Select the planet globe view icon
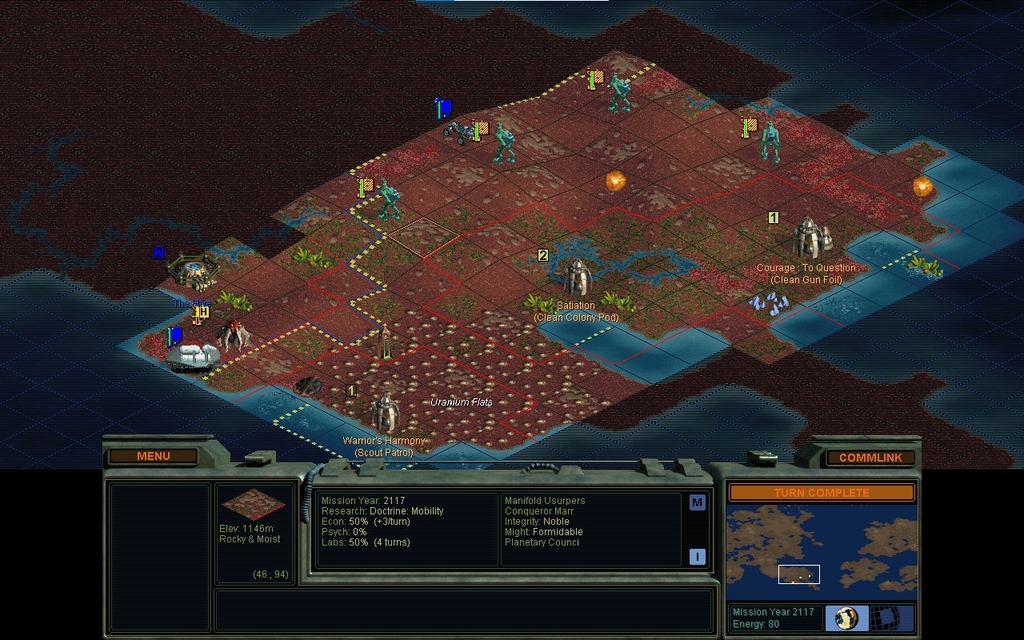The height and width of the screenshot is (640, 1024). (x=846, y=617)
